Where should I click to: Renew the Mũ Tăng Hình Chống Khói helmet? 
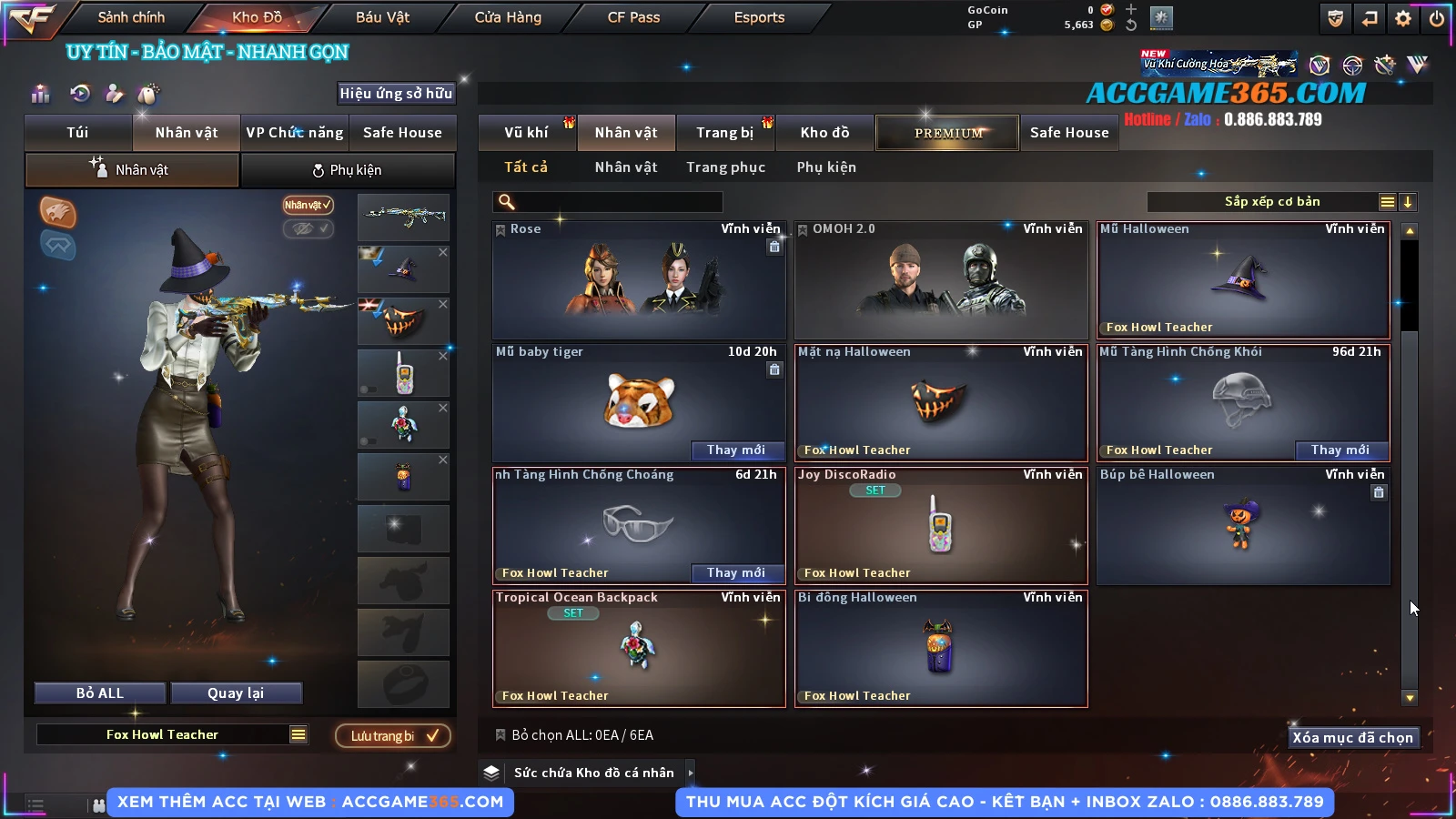click(1340, 450)
